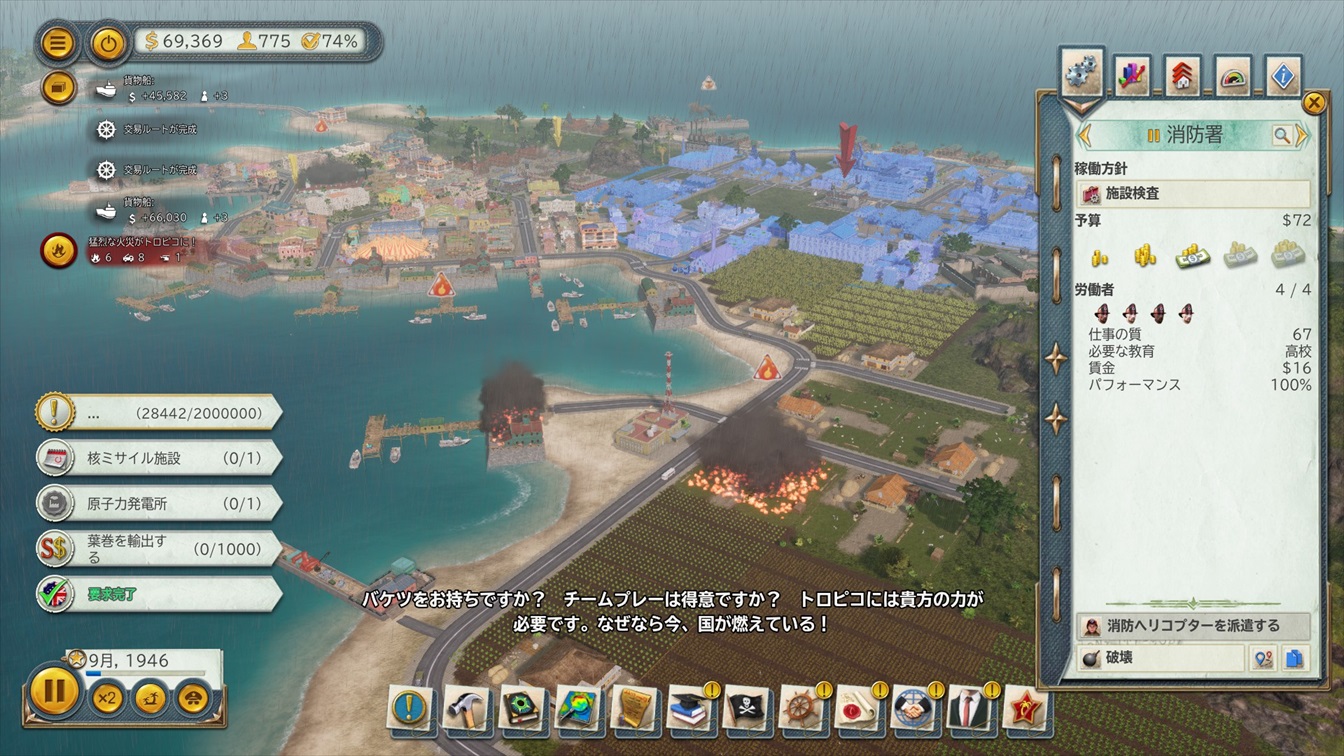Open the ship wheel trade menu
This screenshot has height=756, width=1344.
click(801, 708)
